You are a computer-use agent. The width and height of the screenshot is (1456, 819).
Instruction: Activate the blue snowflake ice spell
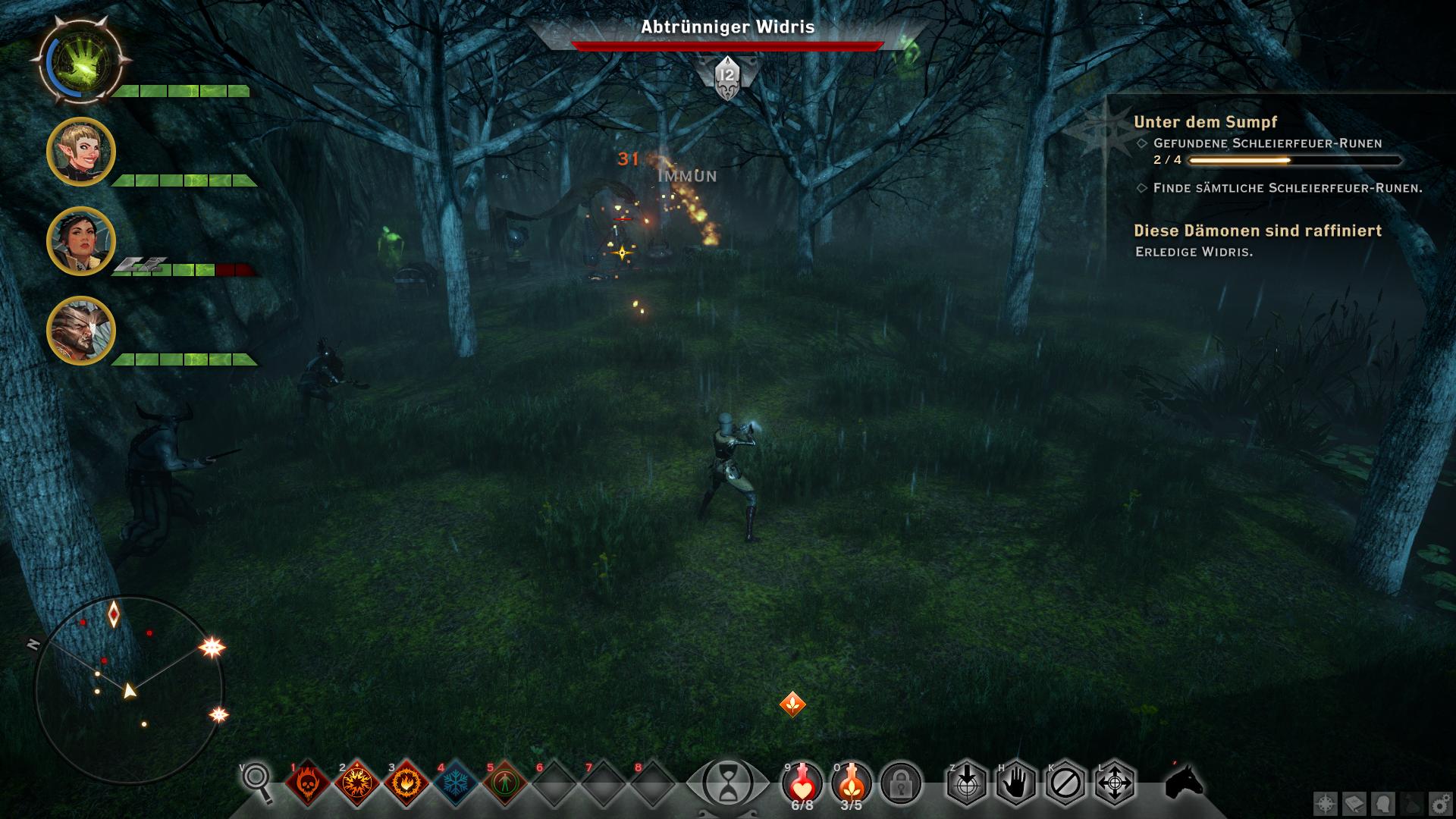coord(455,783)
